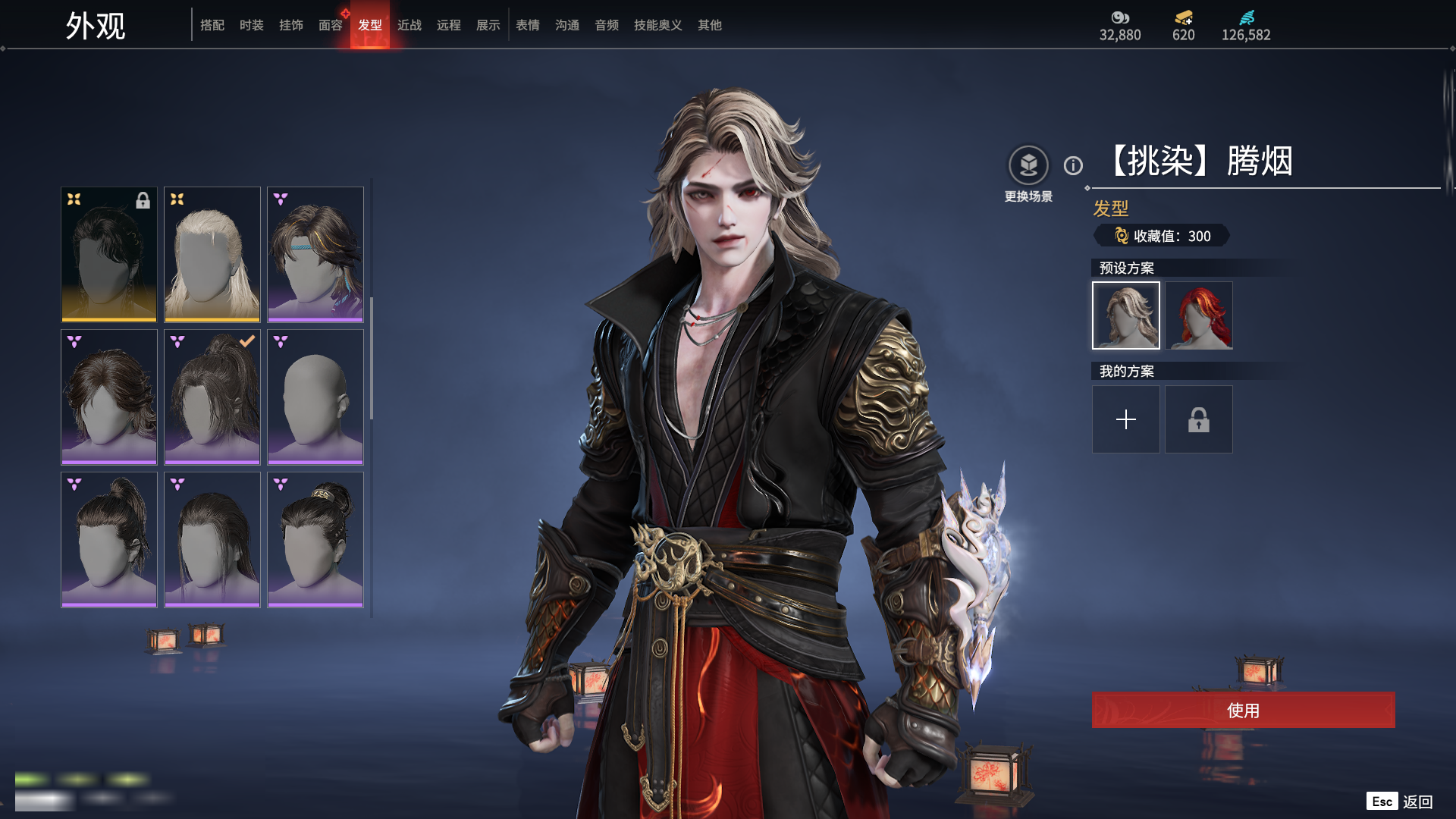Select the 其他 tab
Viewport: 1456px width, 819px height.
[x=710, y=25]
